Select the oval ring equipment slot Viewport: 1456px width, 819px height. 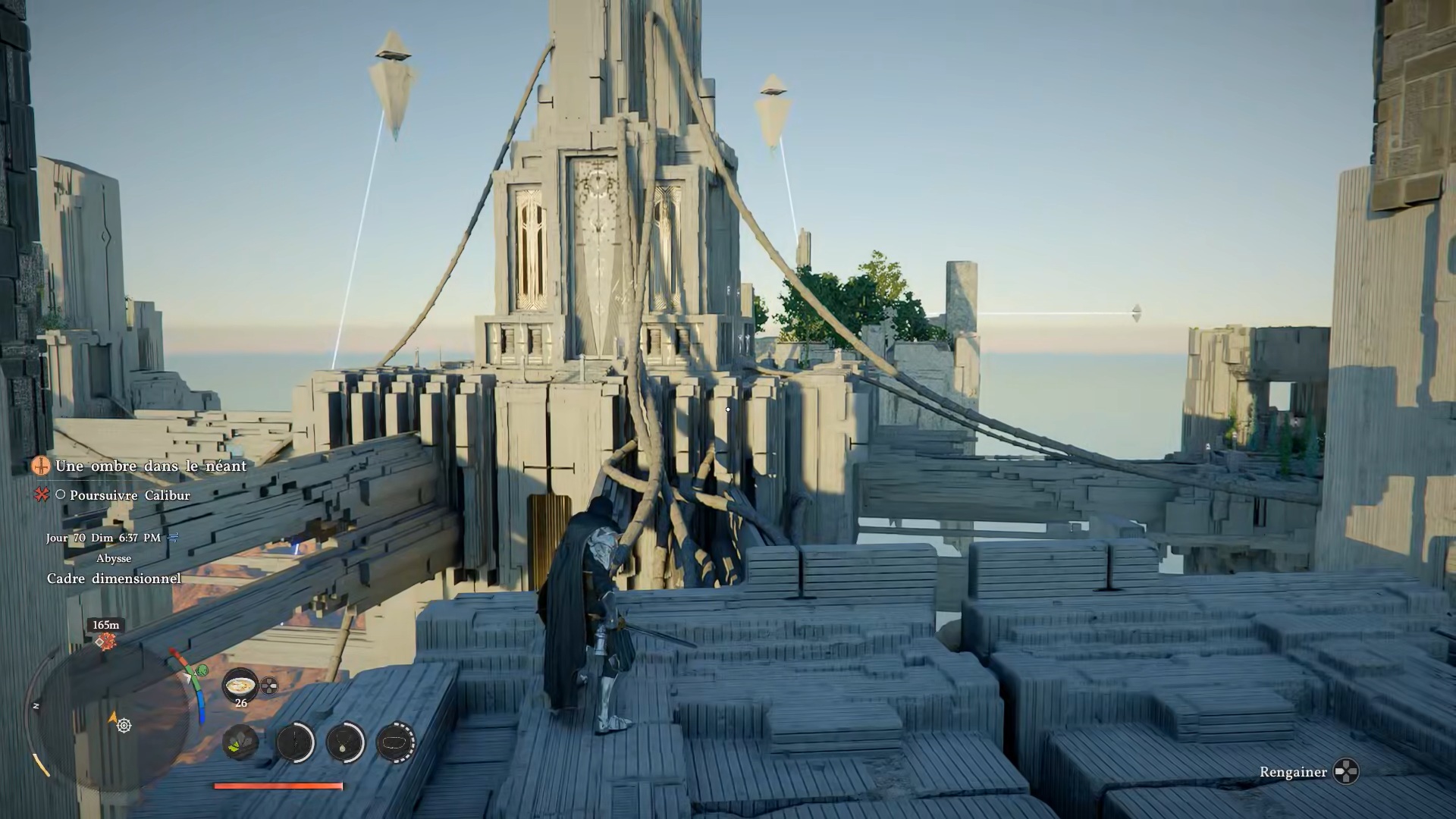click(395, 742)
